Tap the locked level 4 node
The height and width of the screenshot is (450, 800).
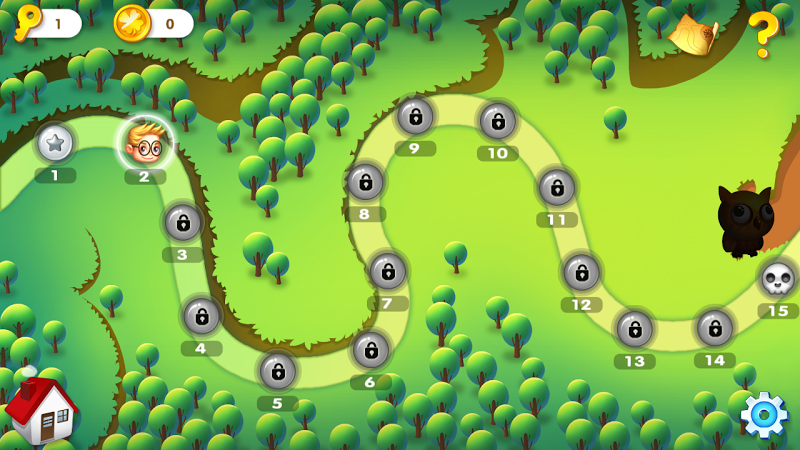tap(201, 316)
